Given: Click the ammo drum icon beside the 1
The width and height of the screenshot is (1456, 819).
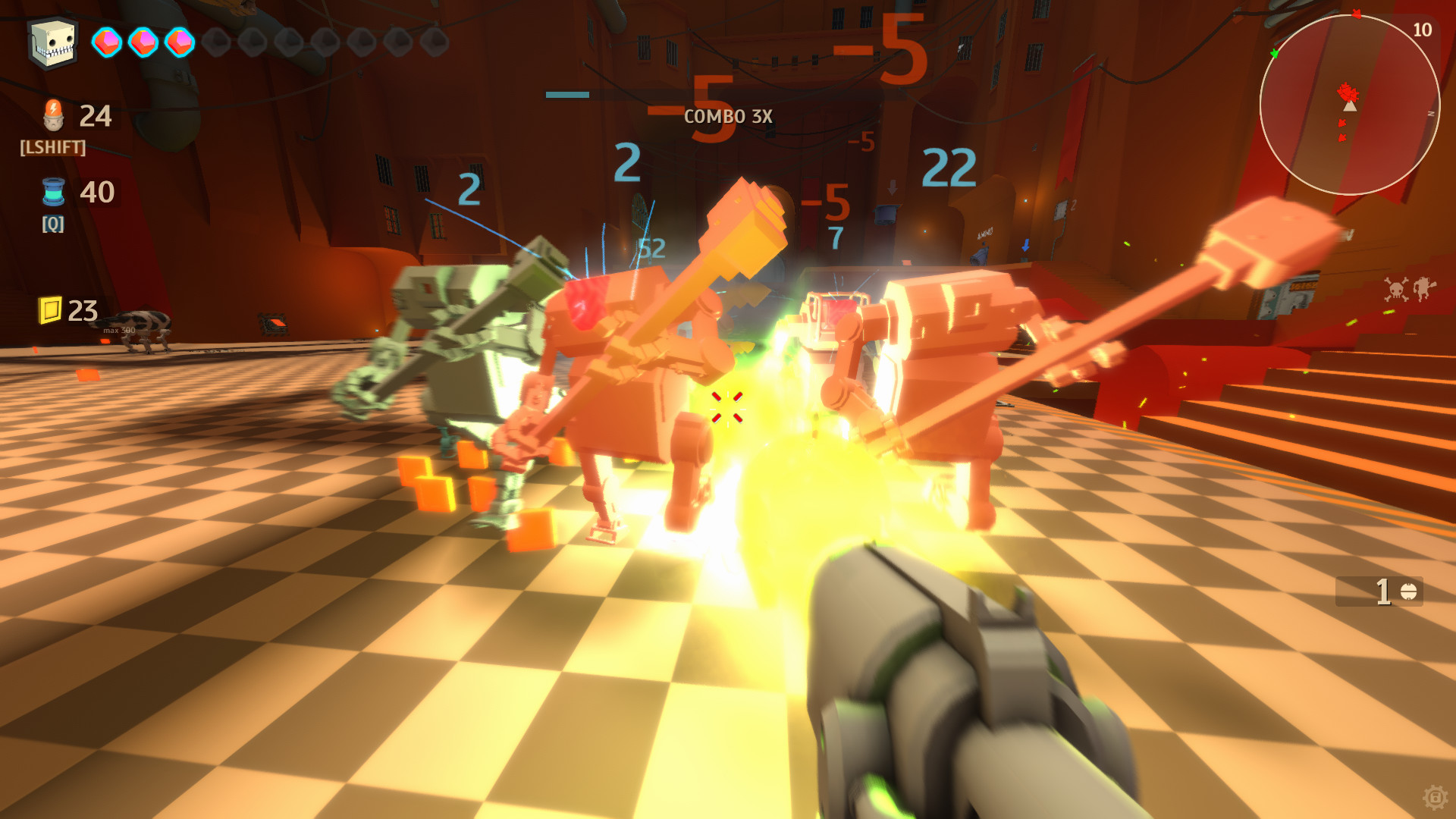Looking at the screenshot, I should tap(1410, 590).
